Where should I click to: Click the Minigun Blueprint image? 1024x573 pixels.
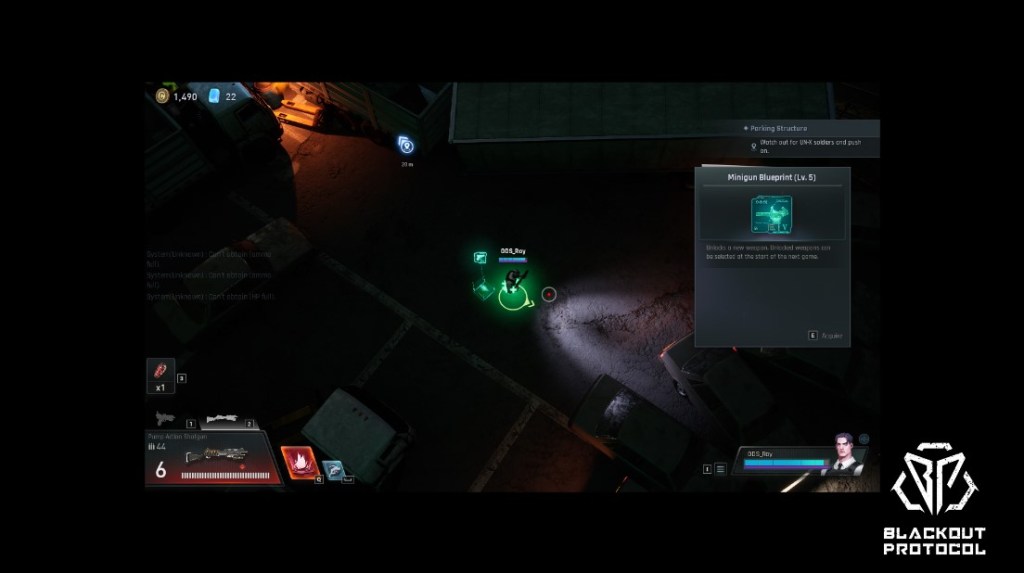click(x=771, y=216)
